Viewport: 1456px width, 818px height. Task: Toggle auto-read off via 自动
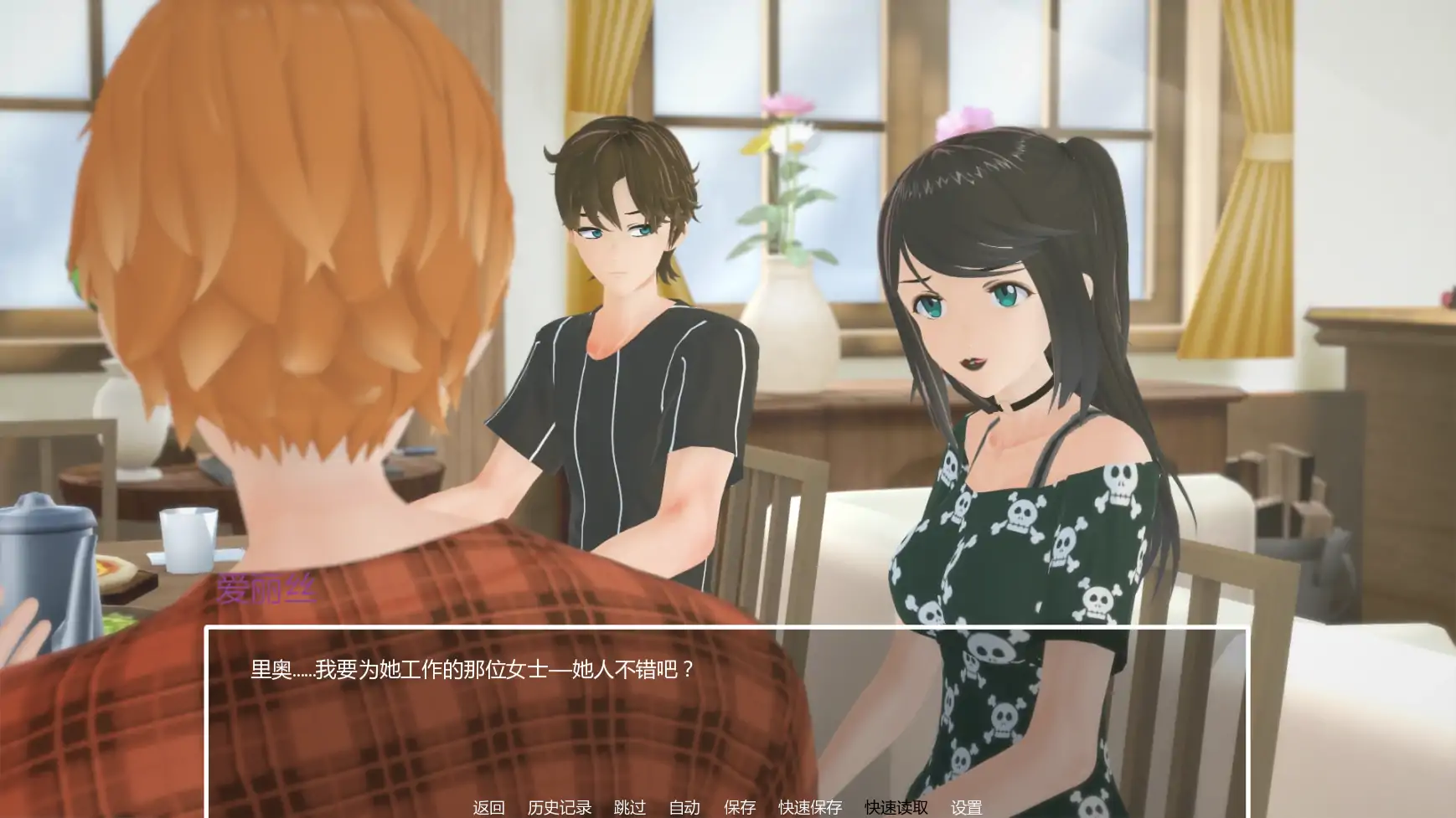[x=684, y=808]
